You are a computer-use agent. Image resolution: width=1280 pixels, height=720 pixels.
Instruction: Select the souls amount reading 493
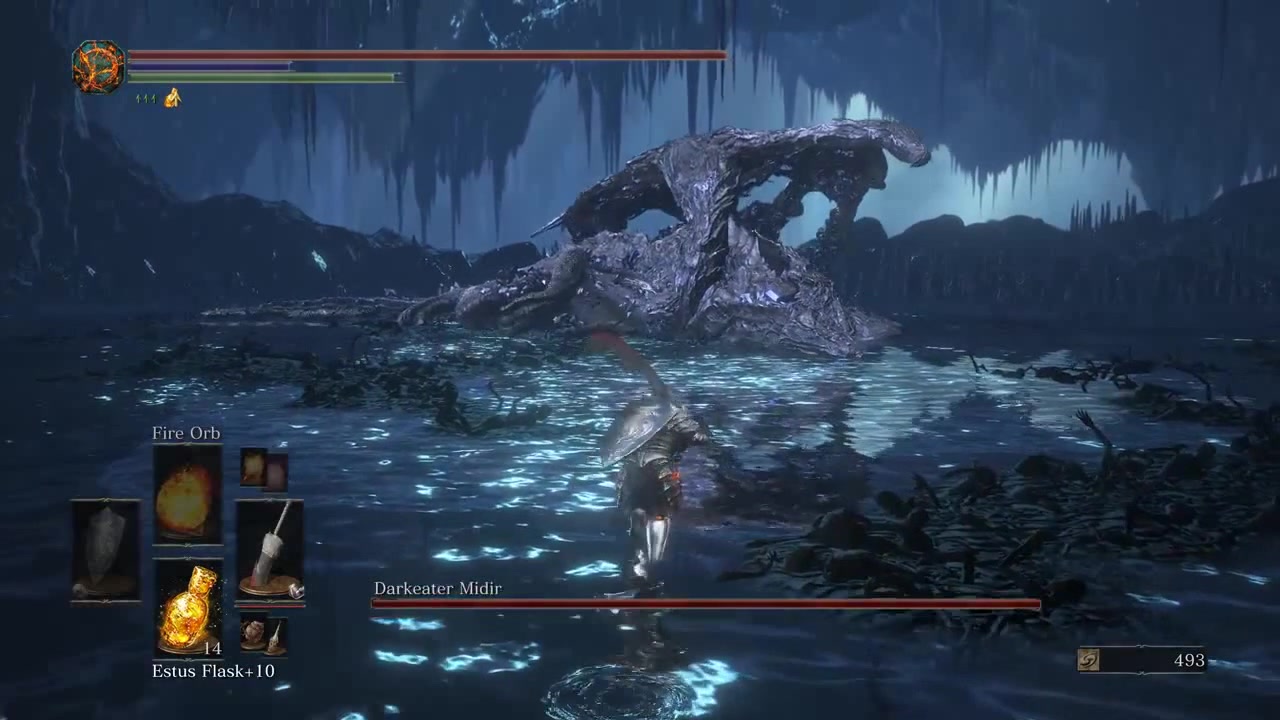pos(1189,660)
